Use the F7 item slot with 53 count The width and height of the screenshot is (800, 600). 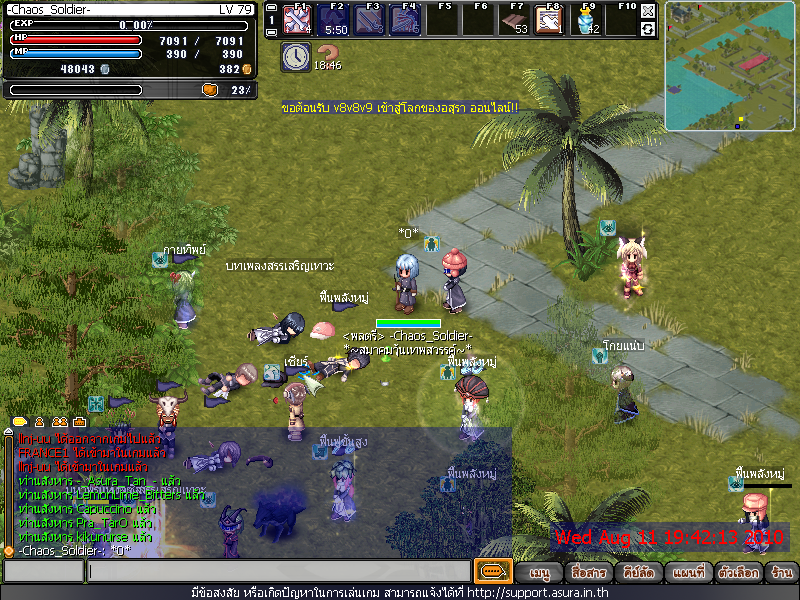click(x=512, y=19)
